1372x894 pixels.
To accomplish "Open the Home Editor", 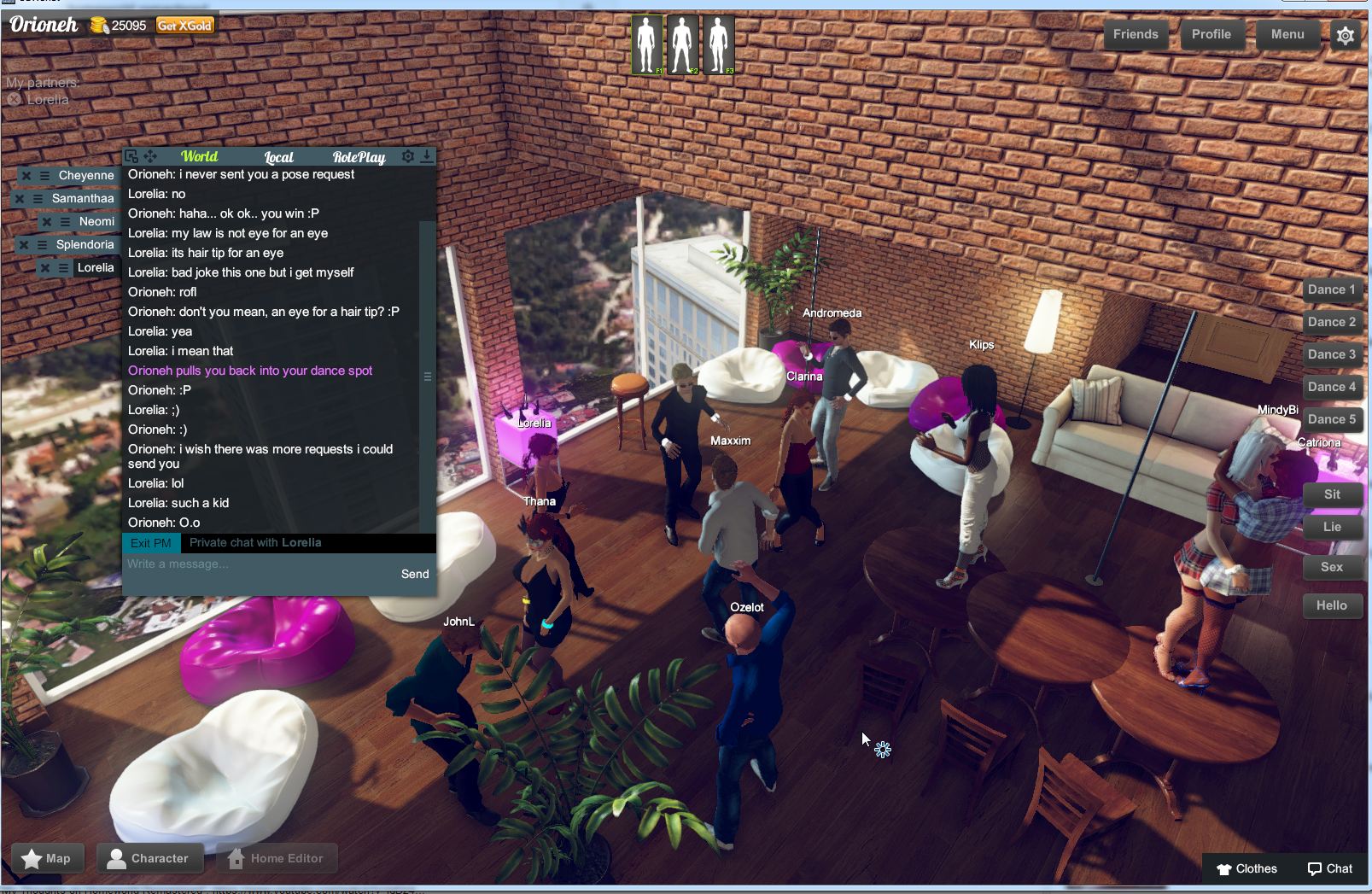I will coord(277,858).
